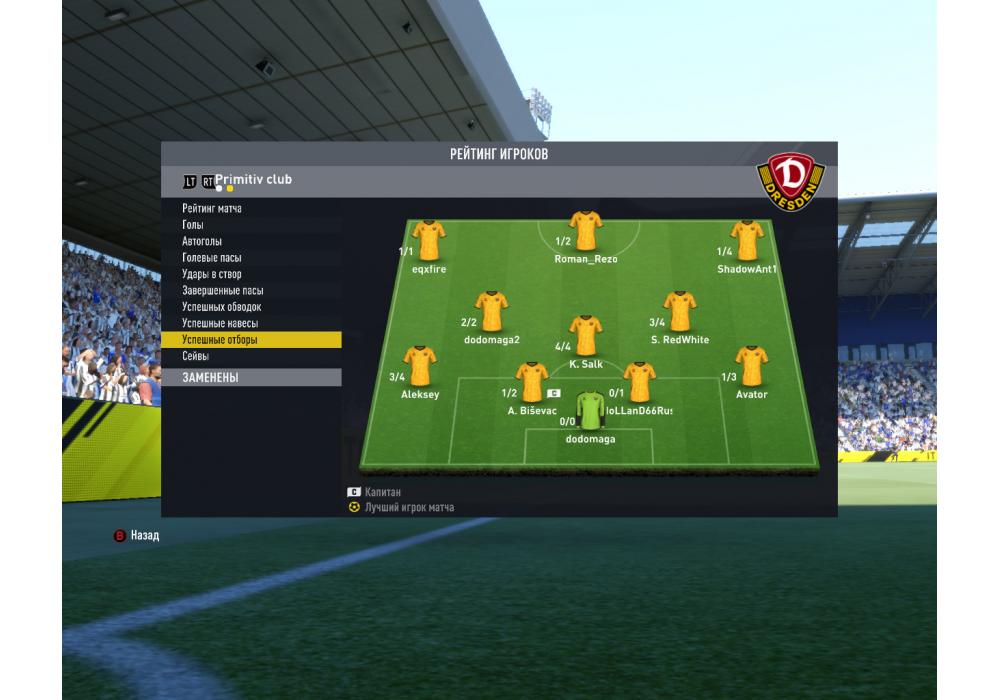Select player ShadowAnt1 on the pitch
Screen dimensions: 1000x700
[746, 241]
